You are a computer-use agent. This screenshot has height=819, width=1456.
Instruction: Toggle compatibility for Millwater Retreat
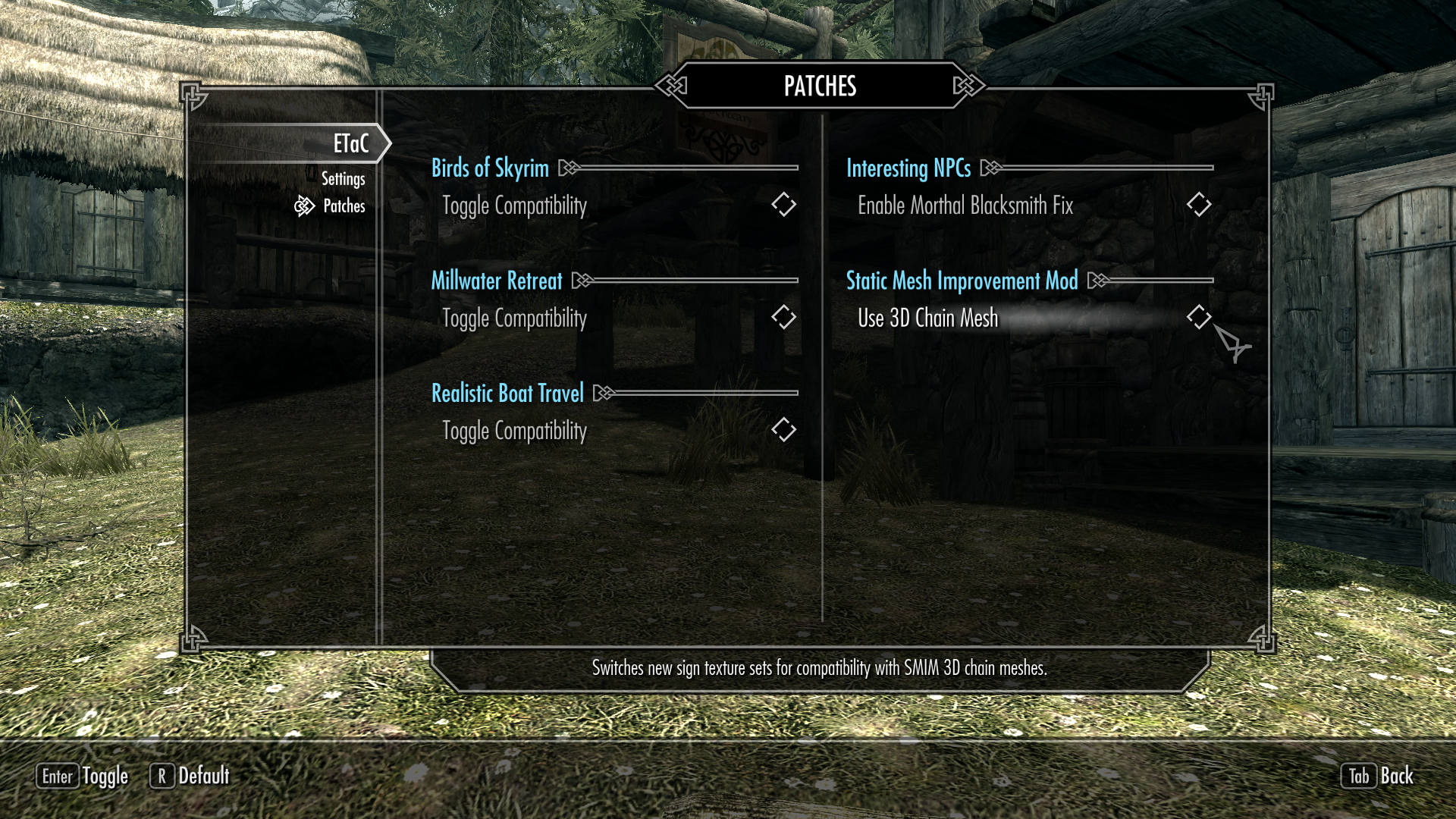tap(785, 318)
